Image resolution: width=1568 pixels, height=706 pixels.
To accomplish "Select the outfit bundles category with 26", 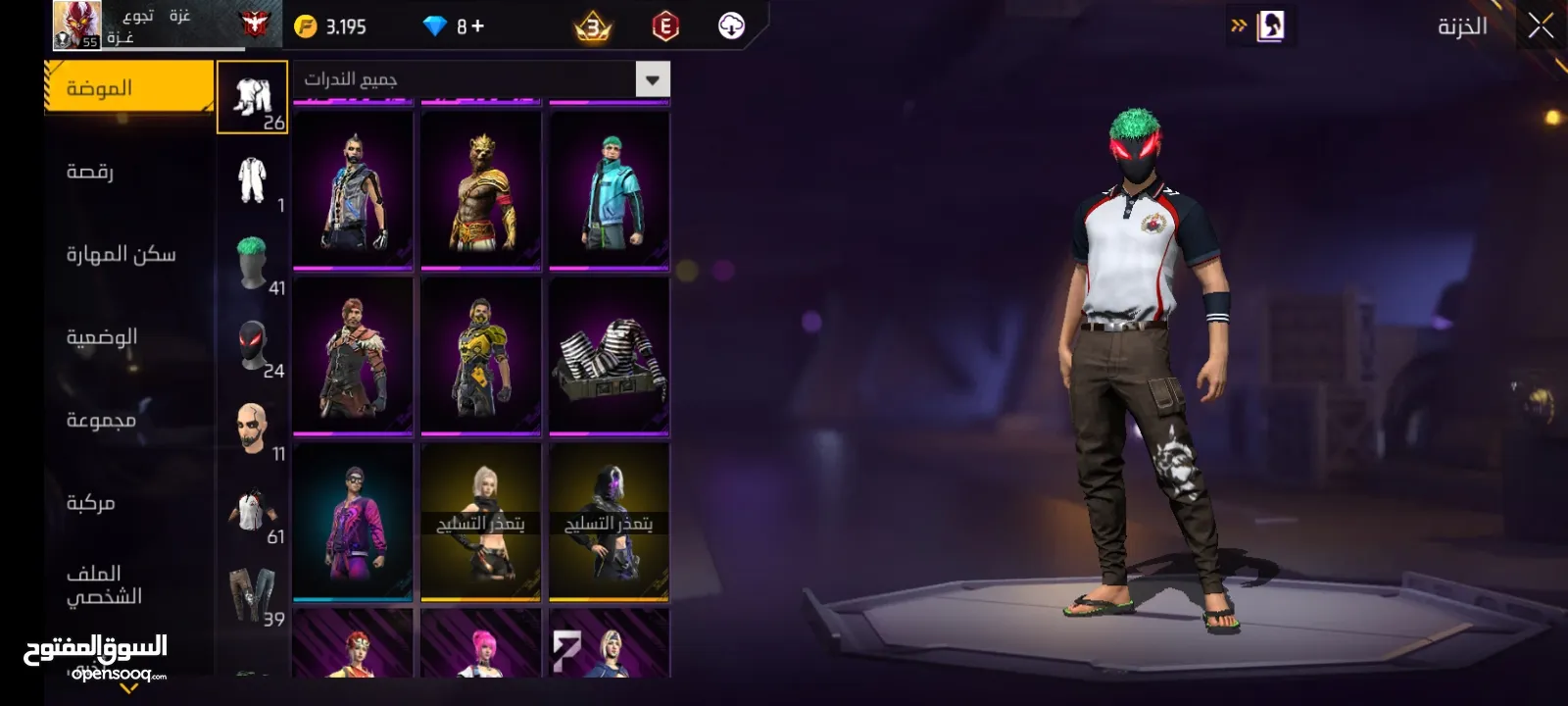I will 252,97.
